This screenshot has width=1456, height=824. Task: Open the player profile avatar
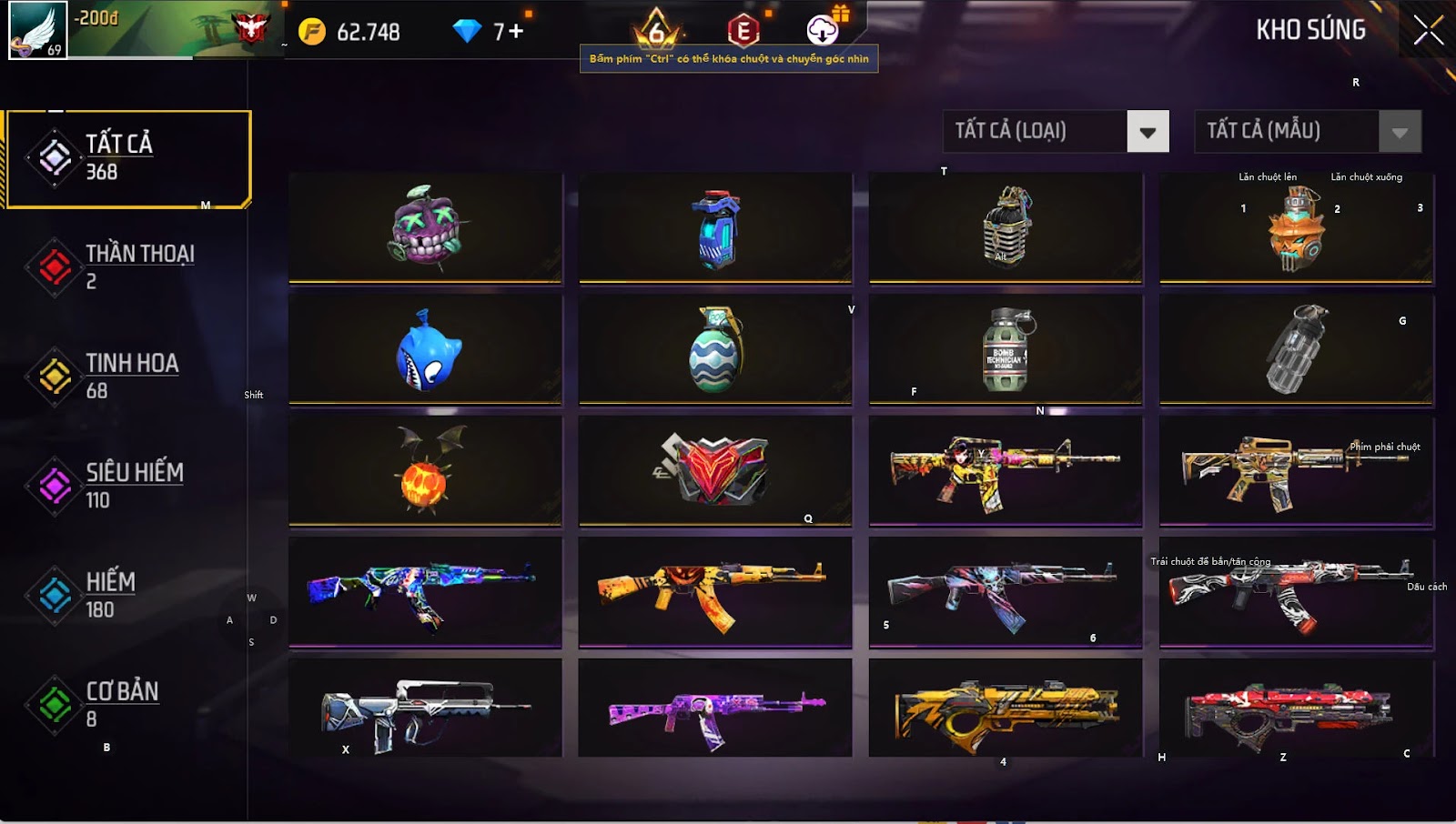pyautogui.click(x=37, y=30)
